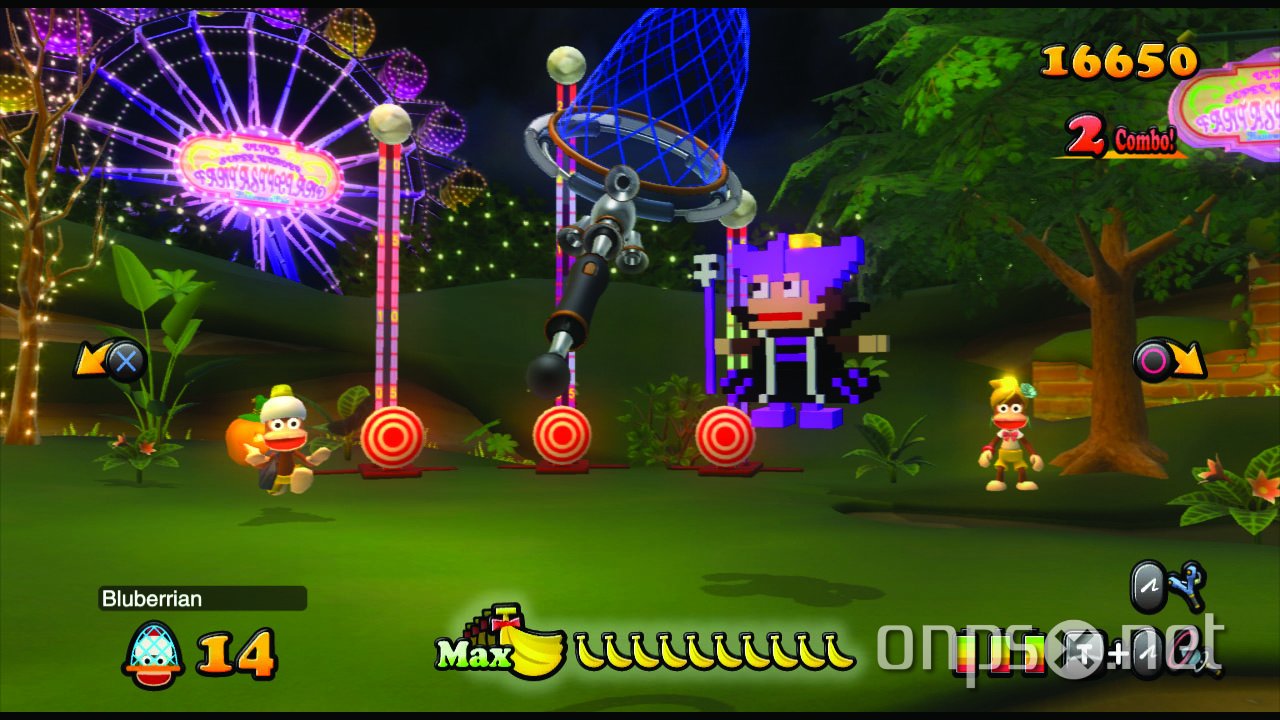Select the Bluberrian name label

click(x=150, y=598)
